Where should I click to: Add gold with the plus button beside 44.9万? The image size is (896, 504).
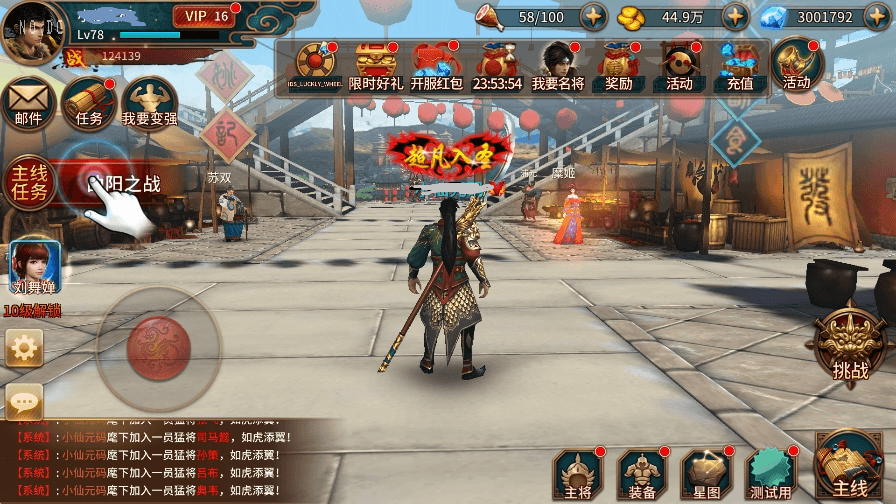coord(736,17)
